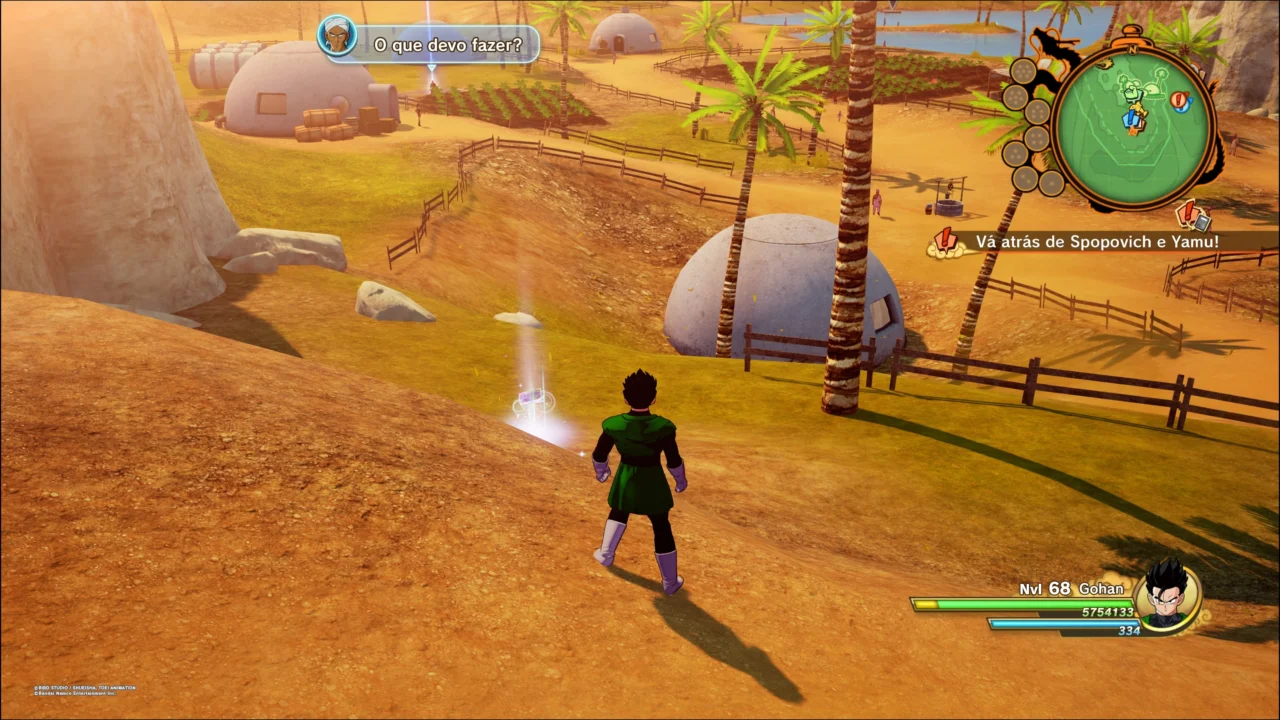Select Gohan's character portrait
Viewport: 1280px width, 720px height.
tap(1167, 597)
